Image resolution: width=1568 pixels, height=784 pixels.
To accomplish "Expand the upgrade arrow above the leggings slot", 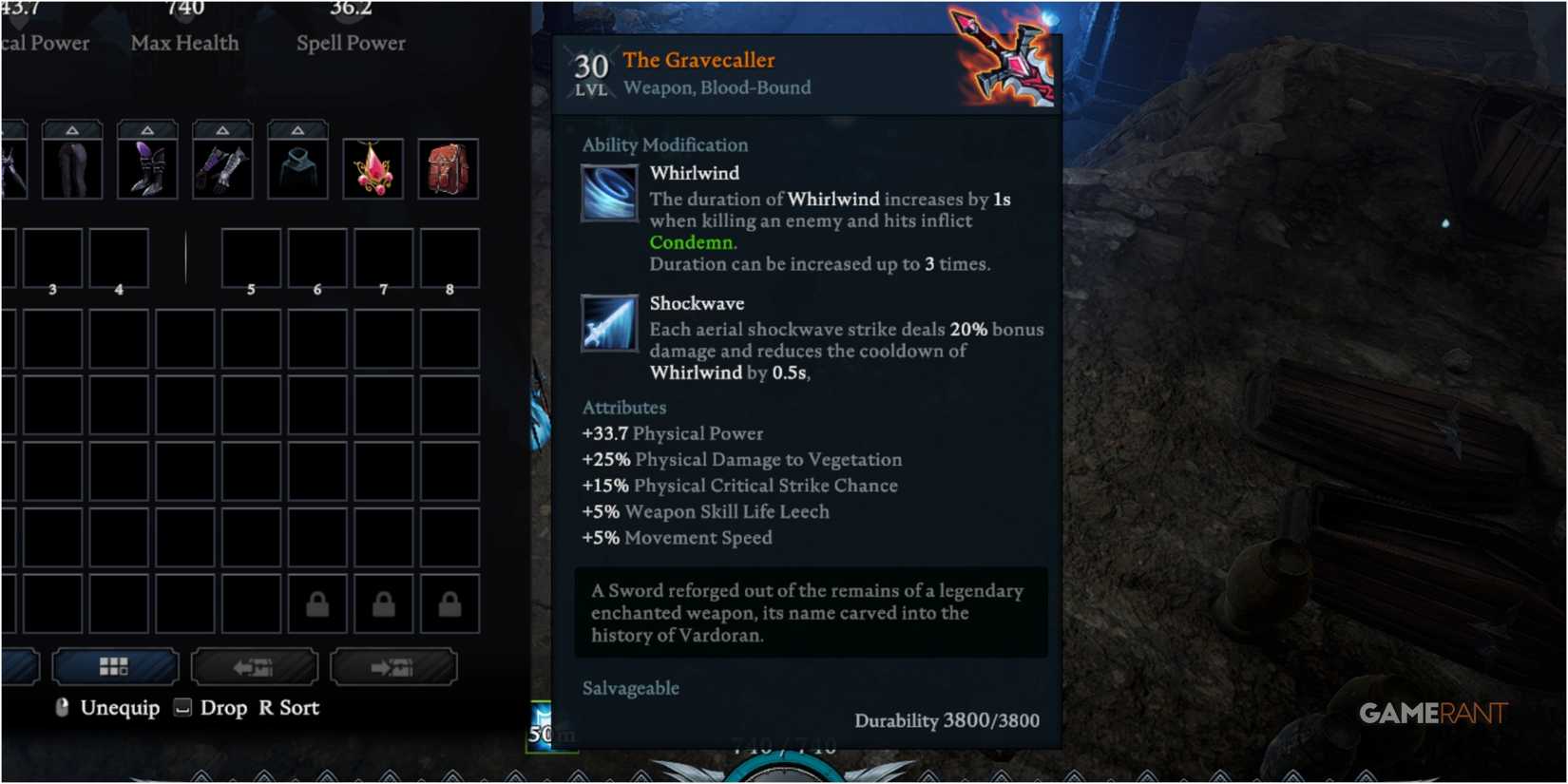I will pos(72,128).
